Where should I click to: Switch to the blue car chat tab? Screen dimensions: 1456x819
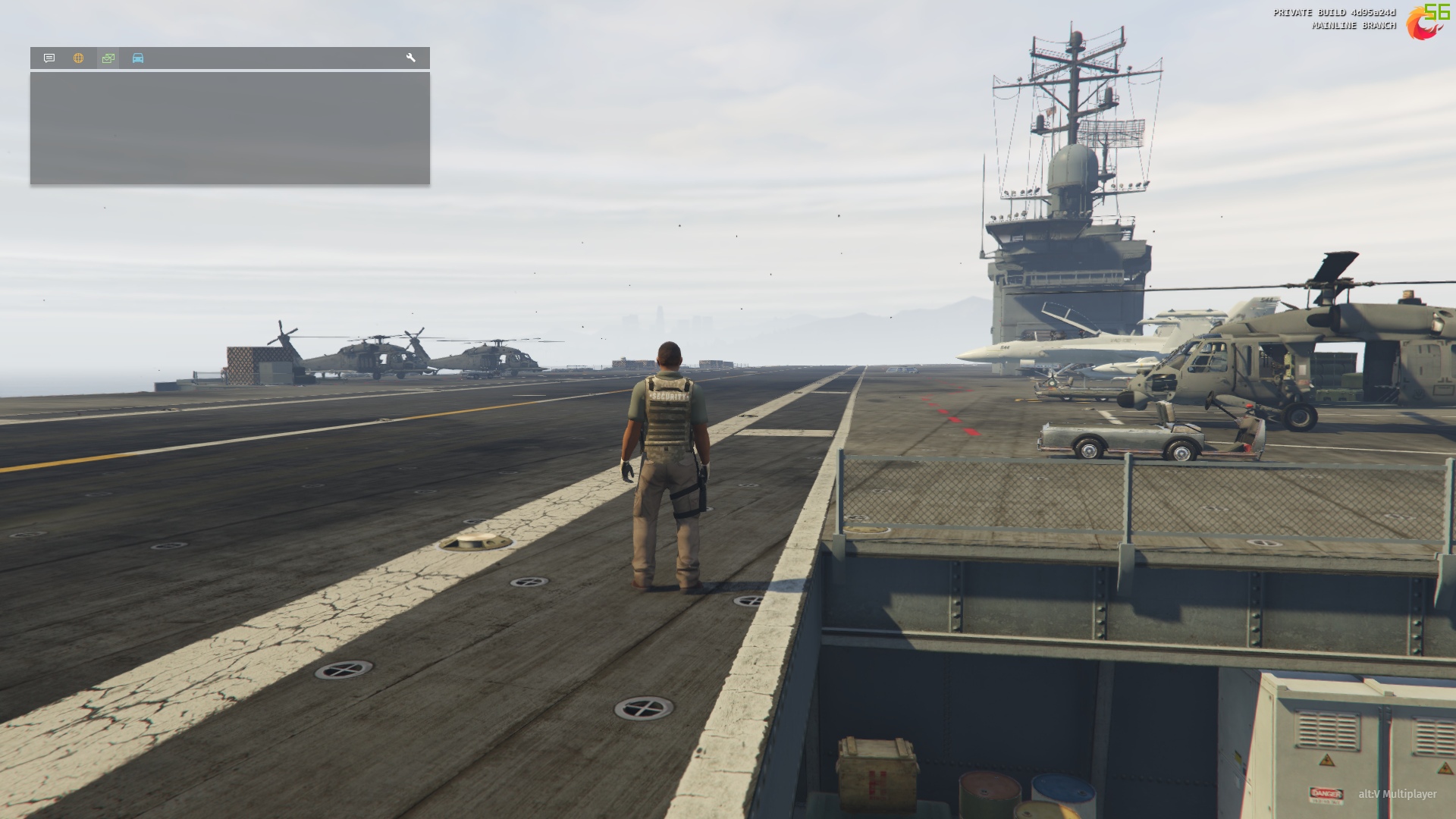[x=138, y=58]
